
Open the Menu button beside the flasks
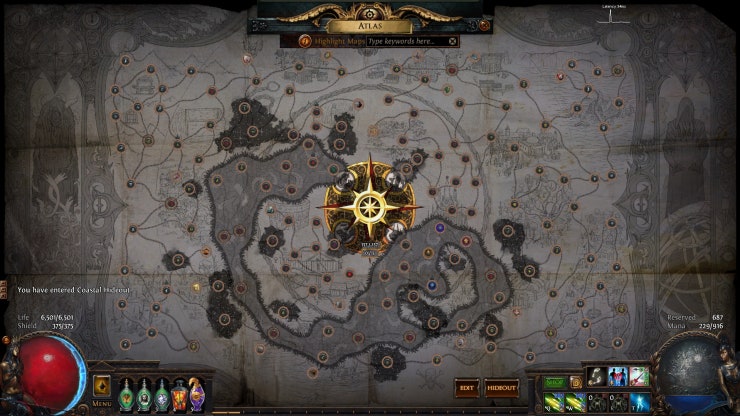click(101, 387)
